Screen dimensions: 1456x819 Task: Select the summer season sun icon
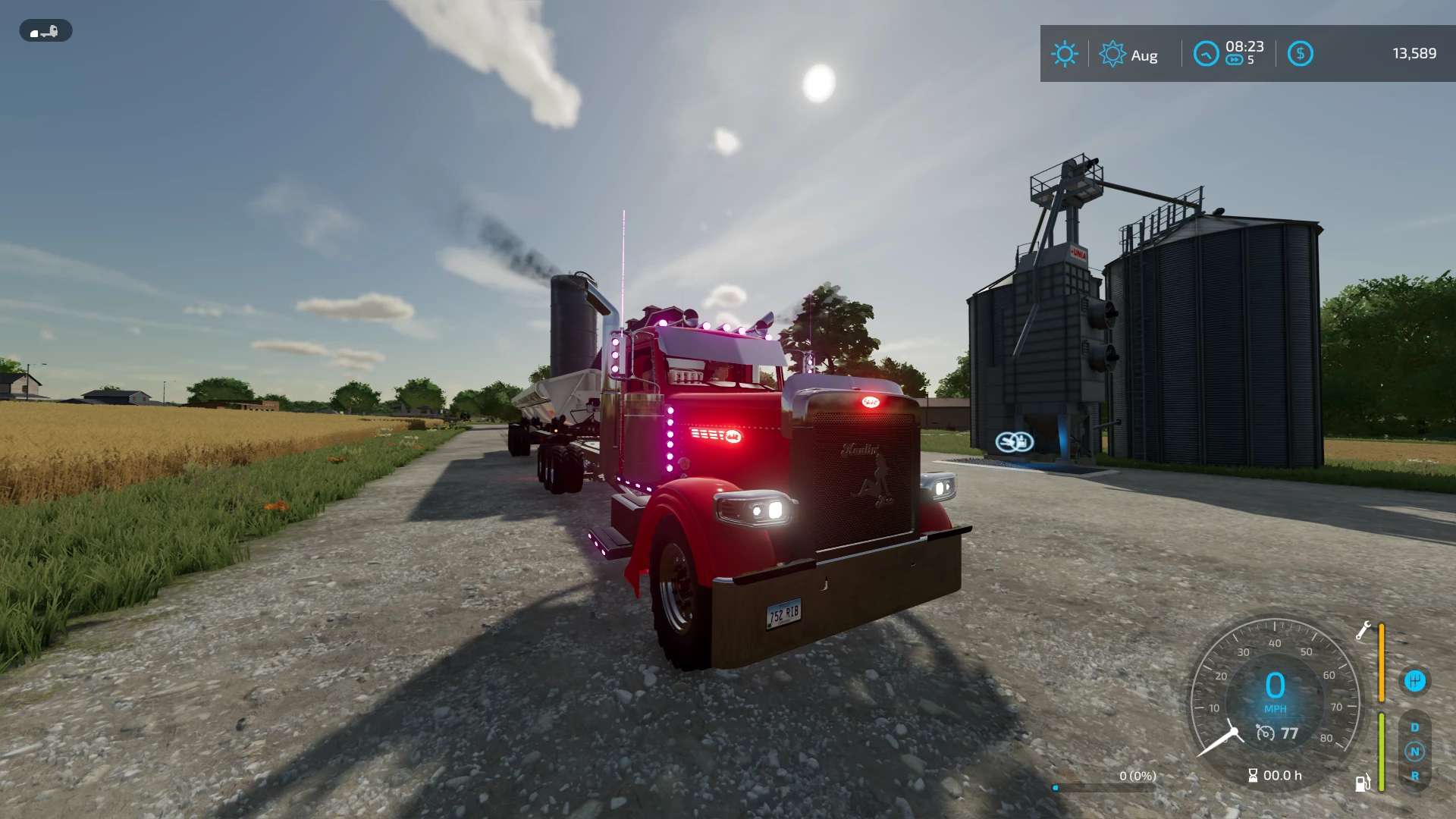(x=1112, y=54)
